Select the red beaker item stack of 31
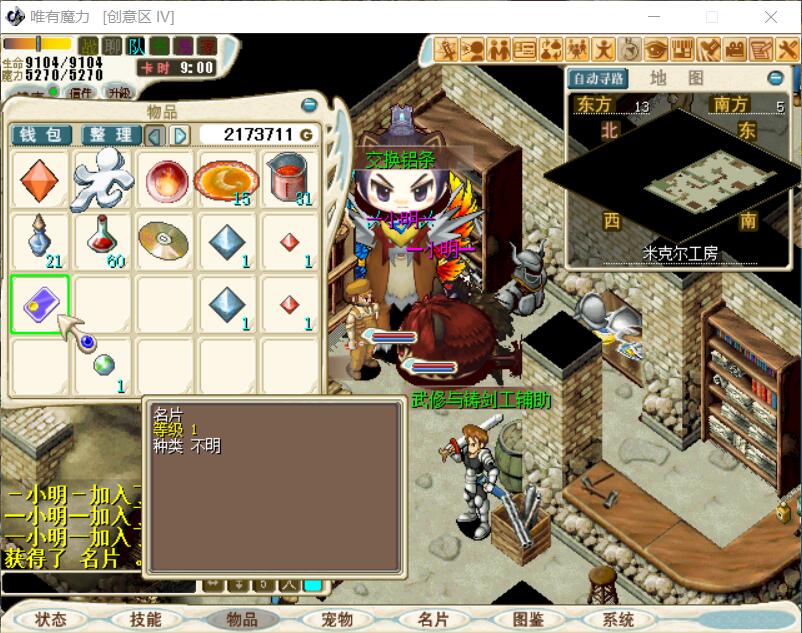The height and width of the screenshot is (633, 802). pyautogui.click(x=288, y=180)
